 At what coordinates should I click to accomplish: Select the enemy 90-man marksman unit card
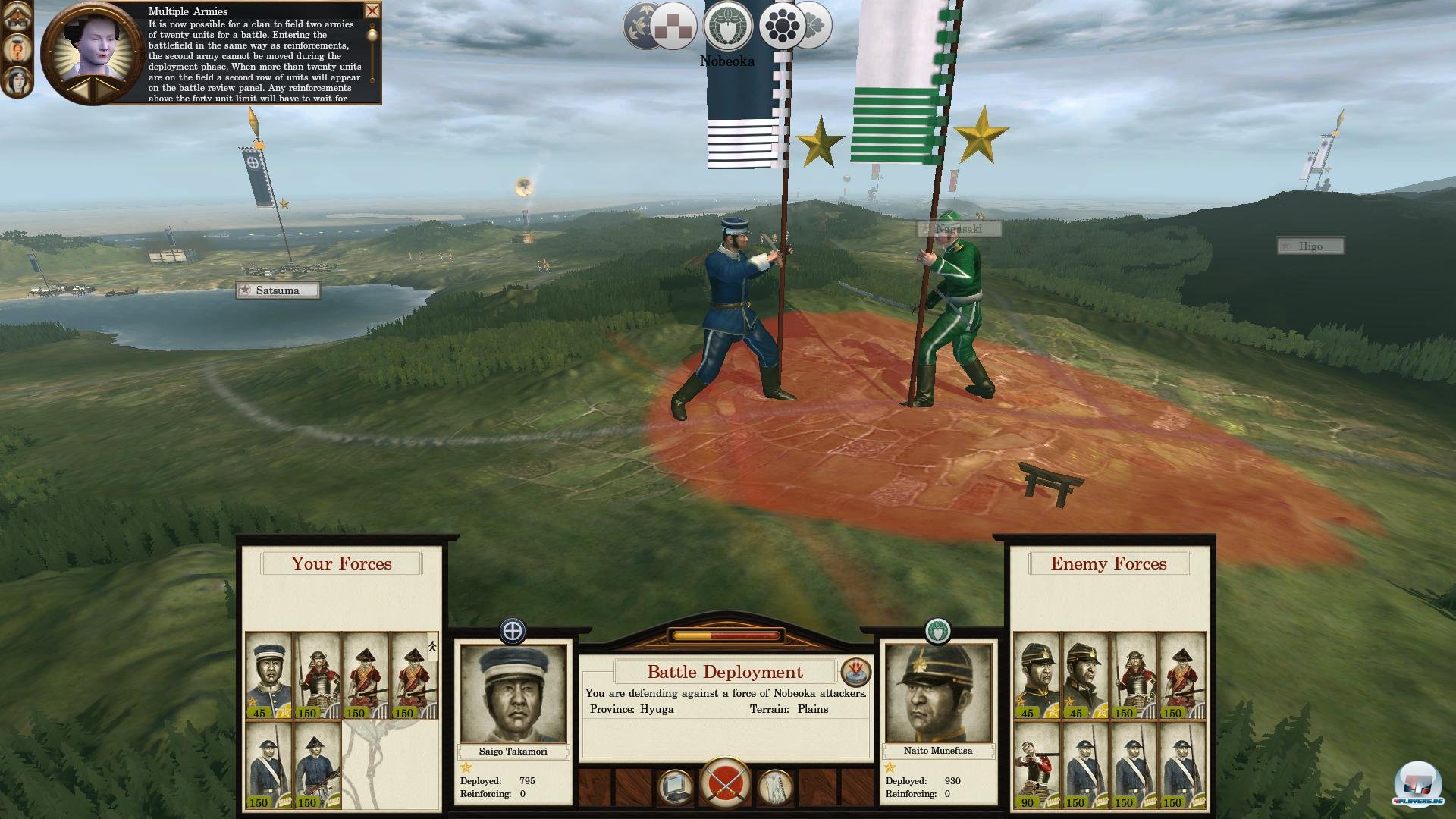pyautogui.click(x=1036, y=765)
